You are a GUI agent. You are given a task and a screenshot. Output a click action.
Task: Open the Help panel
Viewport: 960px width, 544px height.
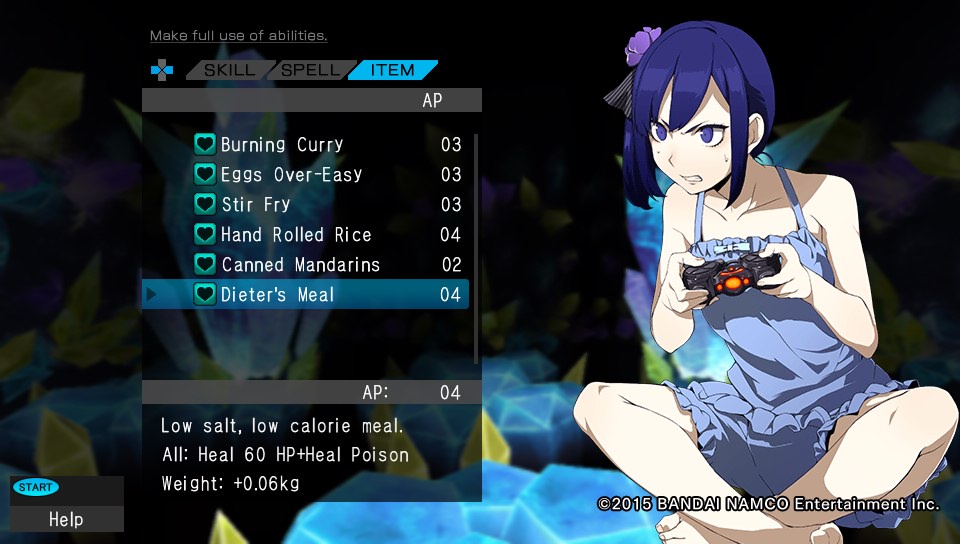(66, 519)
